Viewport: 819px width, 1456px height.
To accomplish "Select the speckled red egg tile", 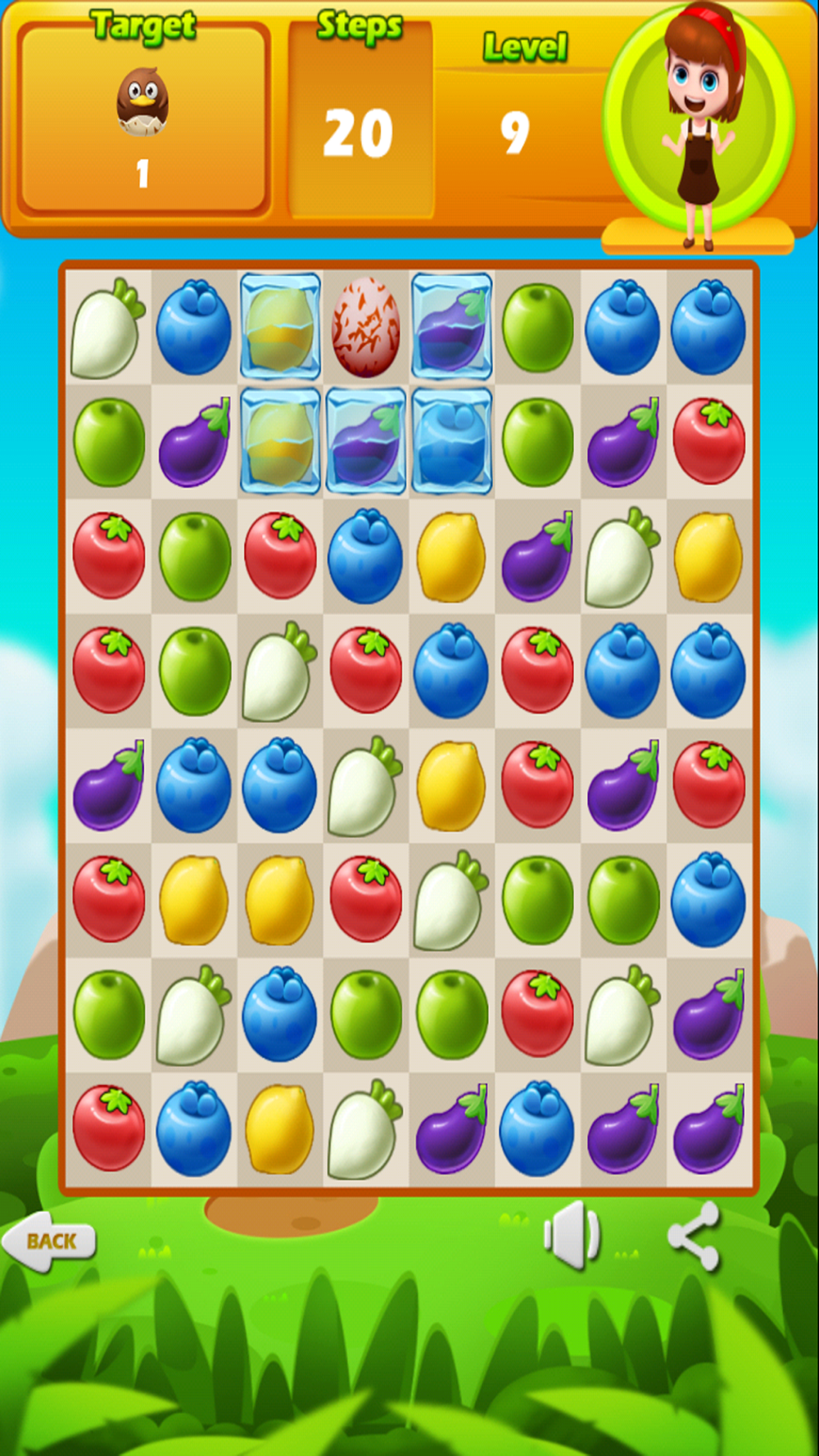I will (x=366, y=327).
